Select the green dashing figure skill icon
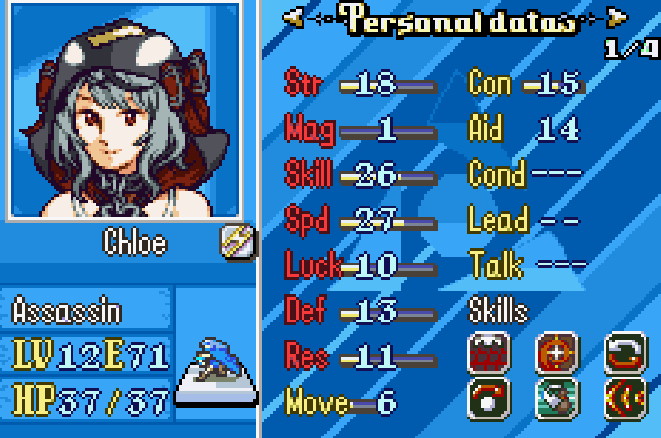The width and height of the screenshot is (661, 438). pos(557,397)
